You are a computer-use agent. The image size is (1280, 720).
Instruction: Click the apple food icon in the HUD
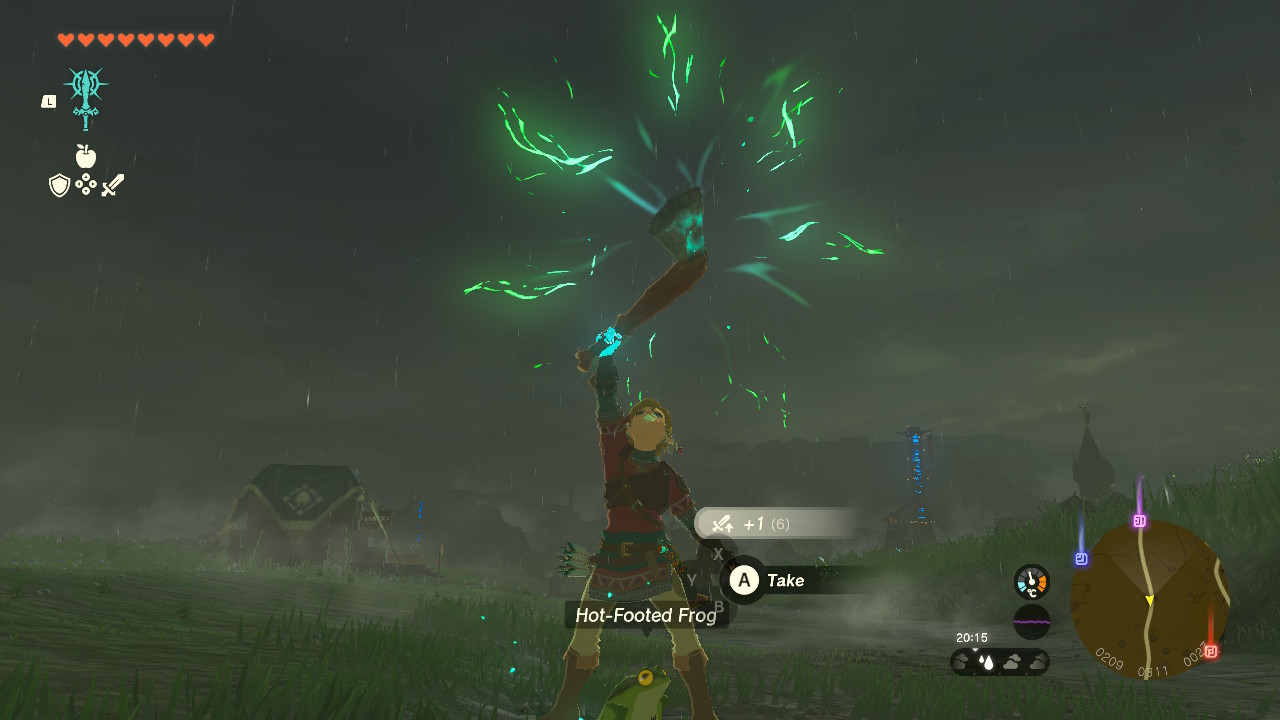[86, 155]
